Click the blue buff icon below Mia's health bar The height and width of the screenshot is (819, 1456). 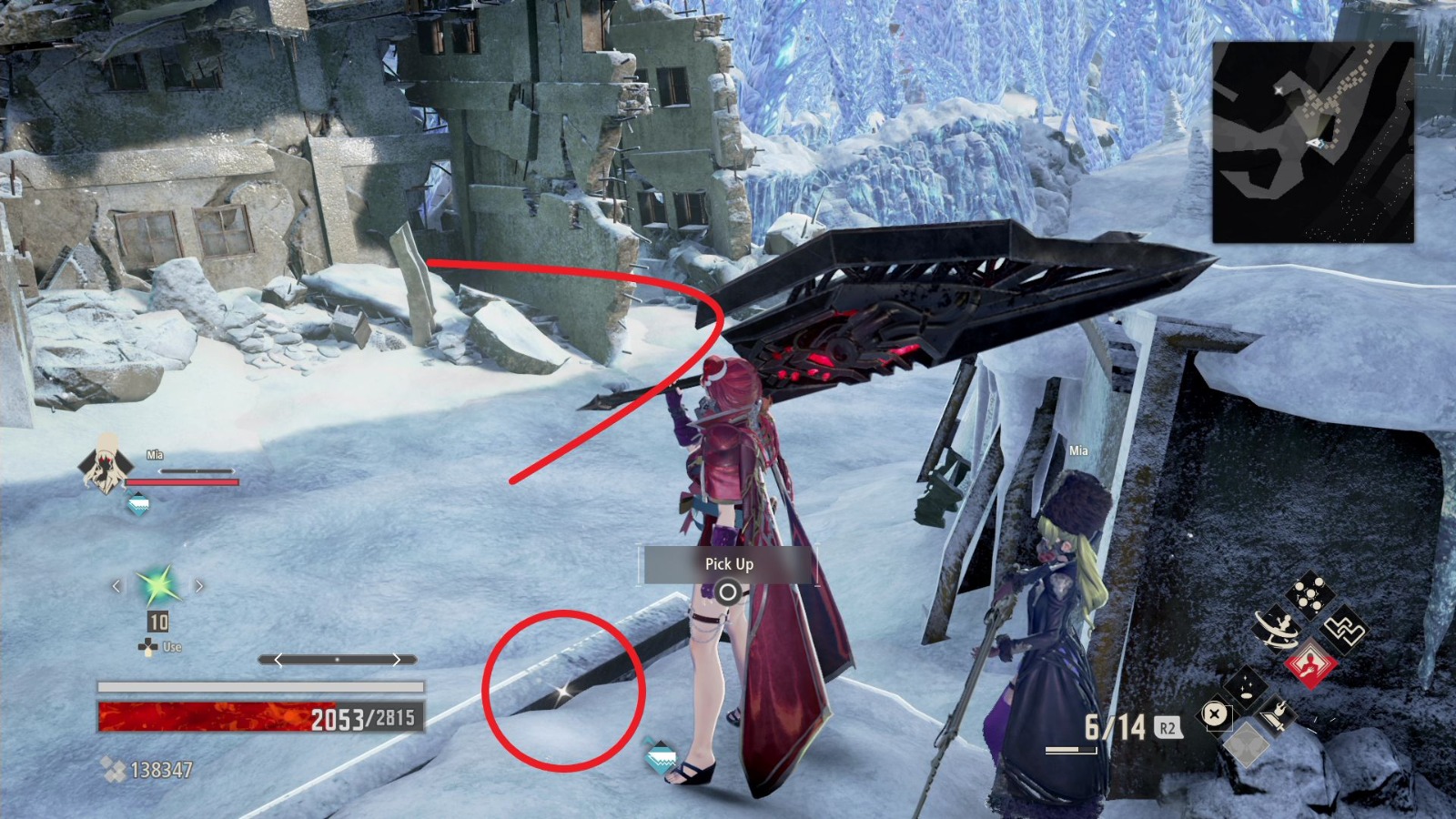pos(137,503)
